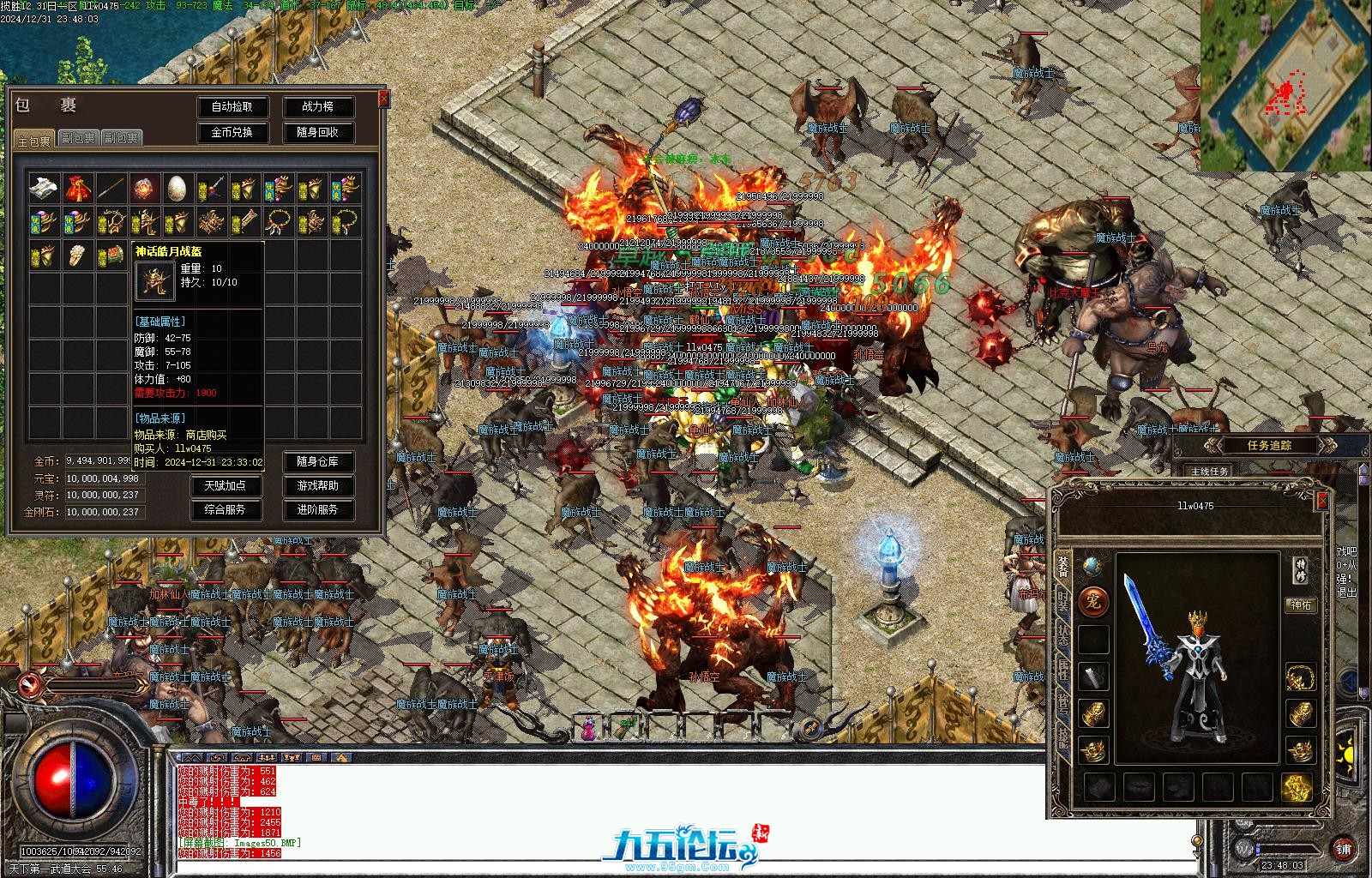Switch to the first 副包裹 tab
The height and width of the screenshot is (878, 1372).
(x=78, y=138)
